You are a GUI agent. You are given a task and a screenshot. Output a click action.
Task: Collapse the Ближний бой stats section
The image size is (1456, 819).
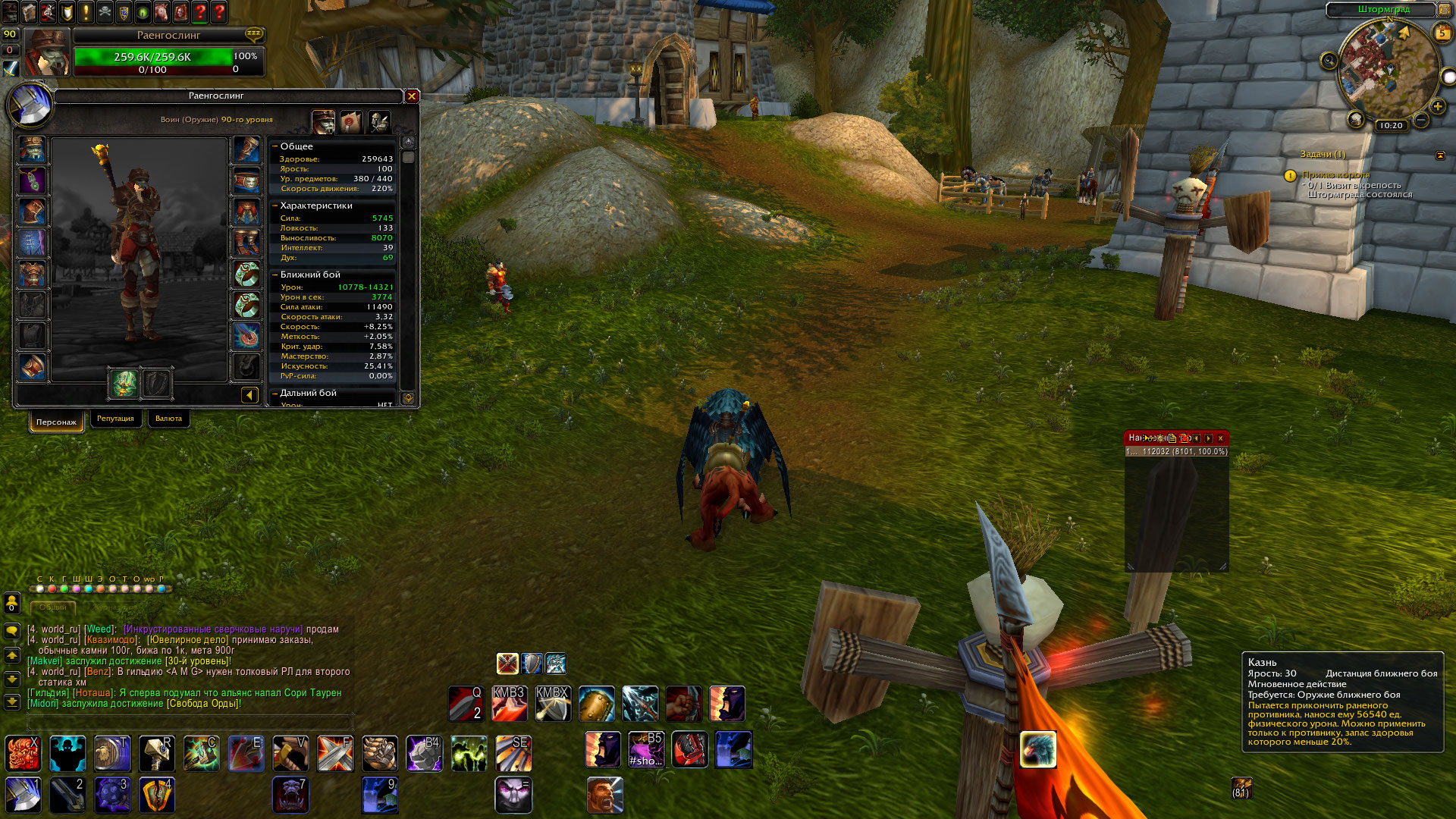pyautogui.click(x=275, y=275)
